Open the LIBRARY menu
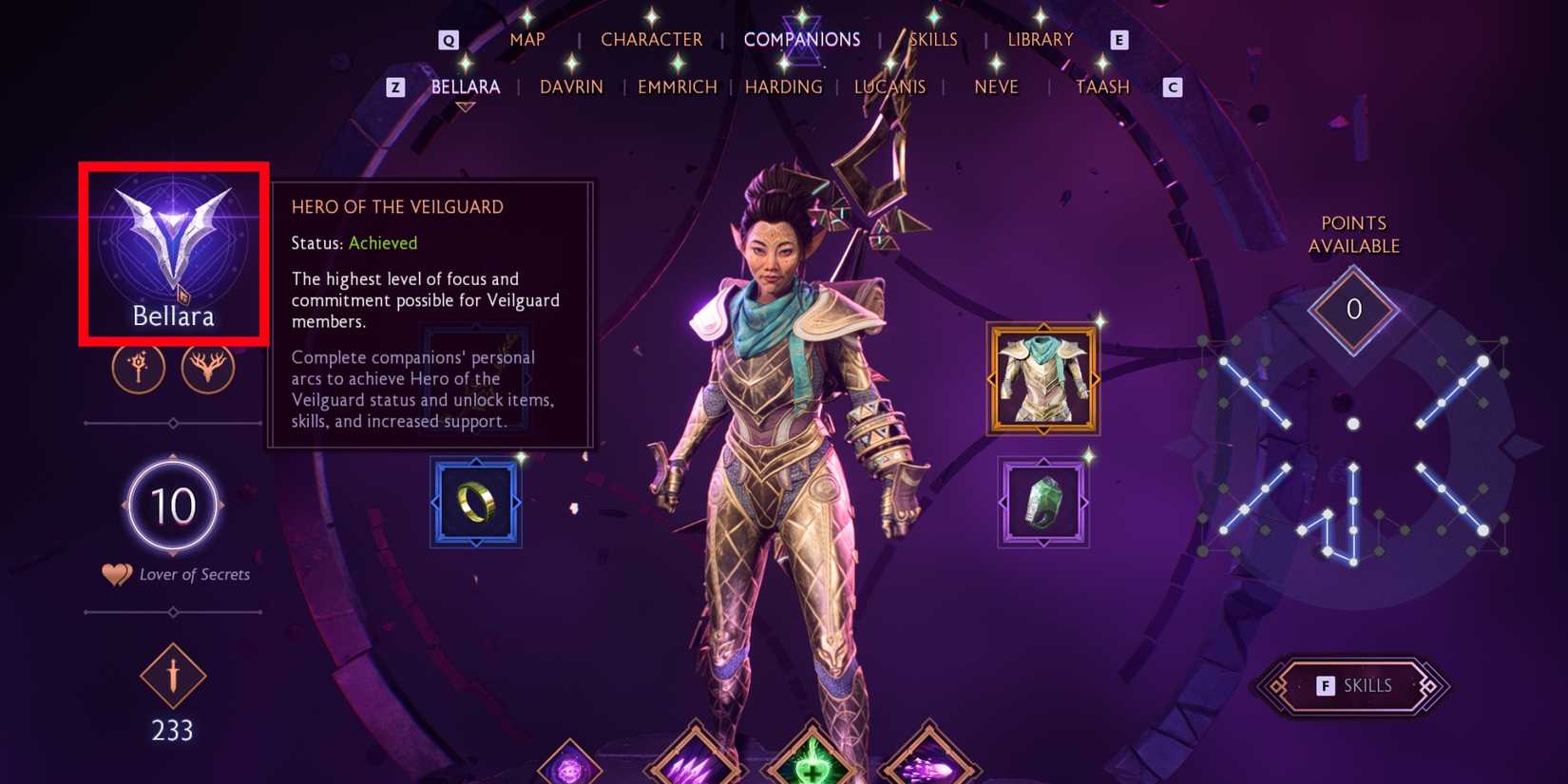Image resolution: width=1568 pixels, height=784 pixels. 1040,39
